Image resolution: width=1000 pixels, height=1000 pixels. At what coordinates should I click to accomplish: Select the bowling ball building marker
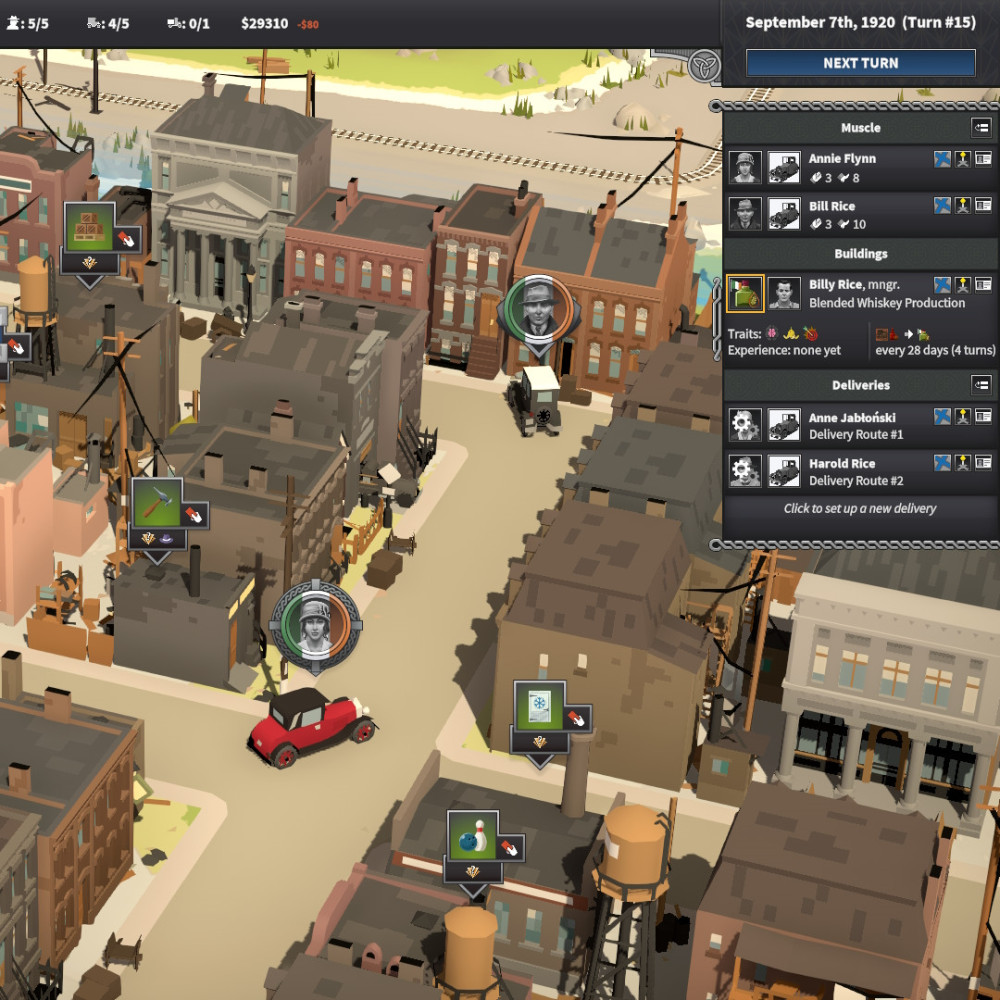[472, 835]
